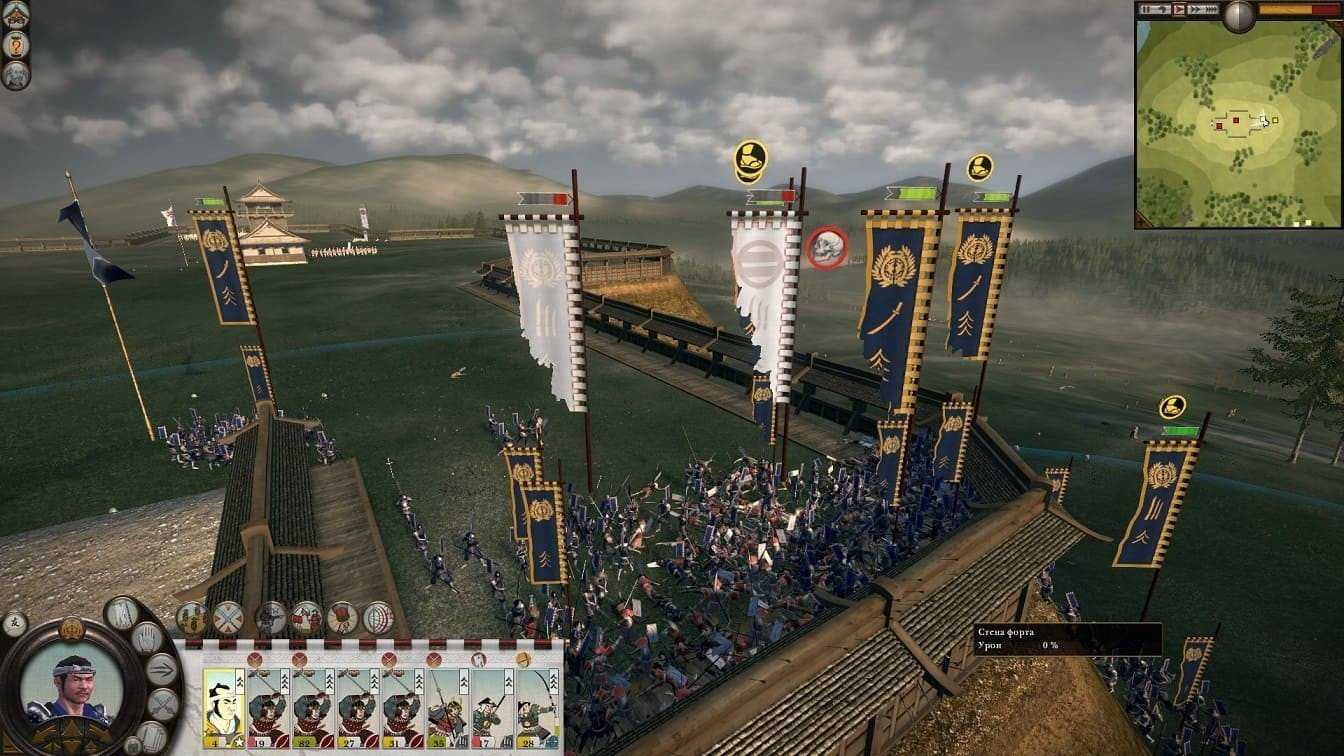Activate the open hand halt order button

click(147, 637)
